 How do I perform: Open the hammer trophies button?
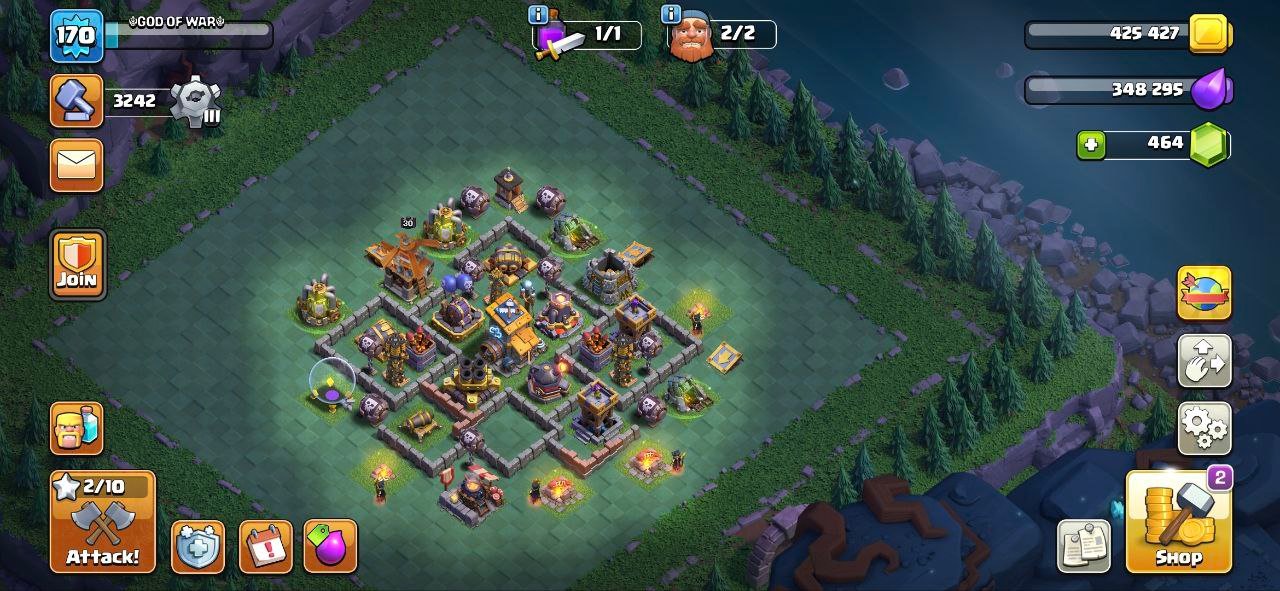(x=77, y=101)
